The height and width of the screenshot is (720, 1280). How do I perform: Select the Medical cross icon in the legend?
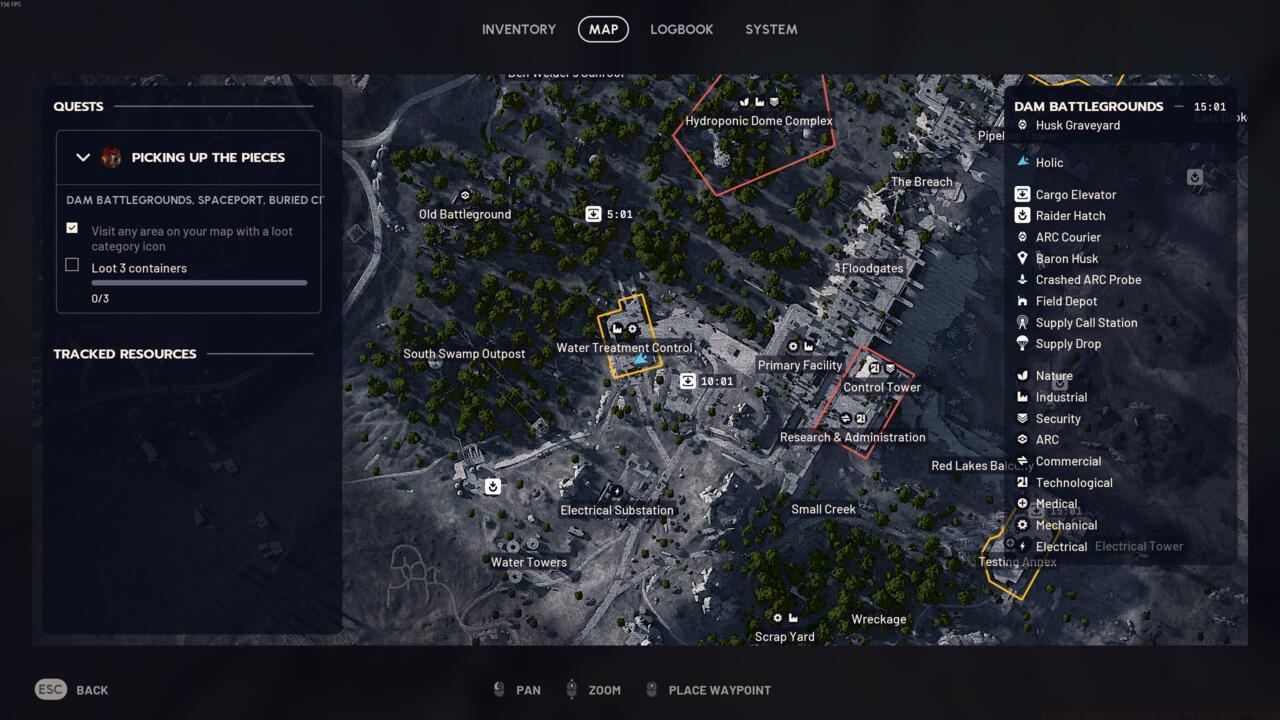click(1022, 503)
